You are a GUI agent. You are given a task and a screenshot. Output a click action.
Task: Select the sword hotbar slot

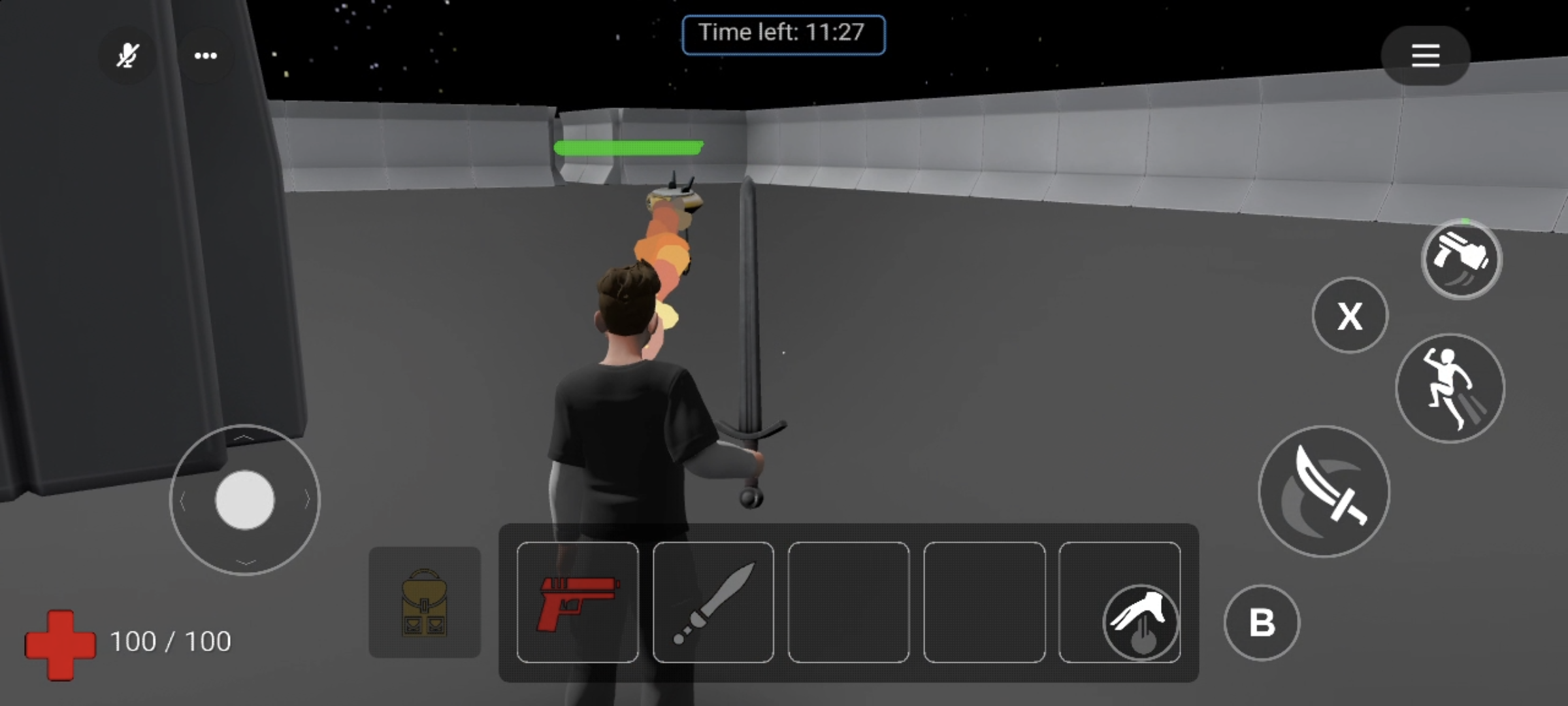(713, 602)
